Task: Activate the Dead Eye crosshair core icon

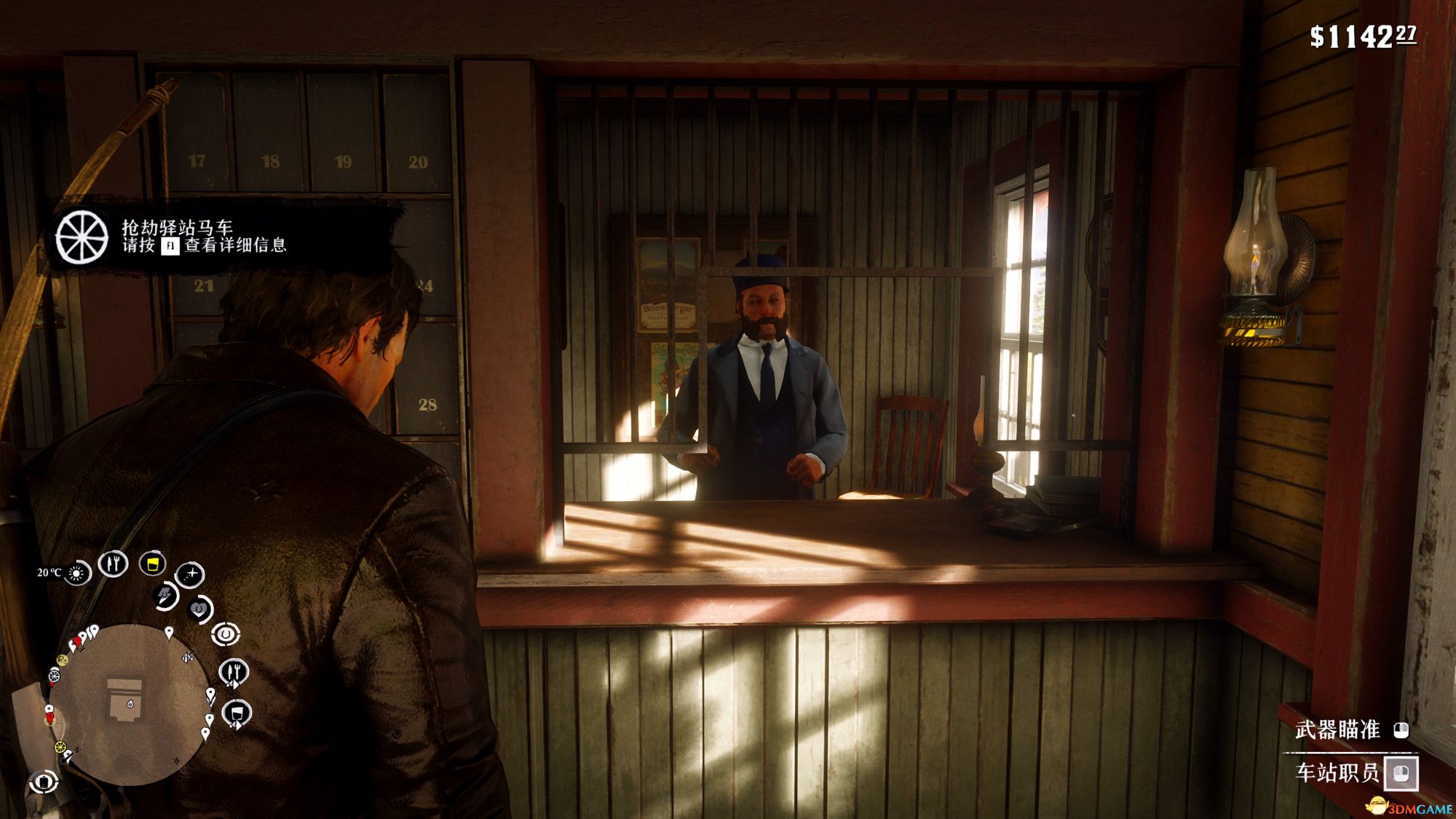Action: [190, 575]
